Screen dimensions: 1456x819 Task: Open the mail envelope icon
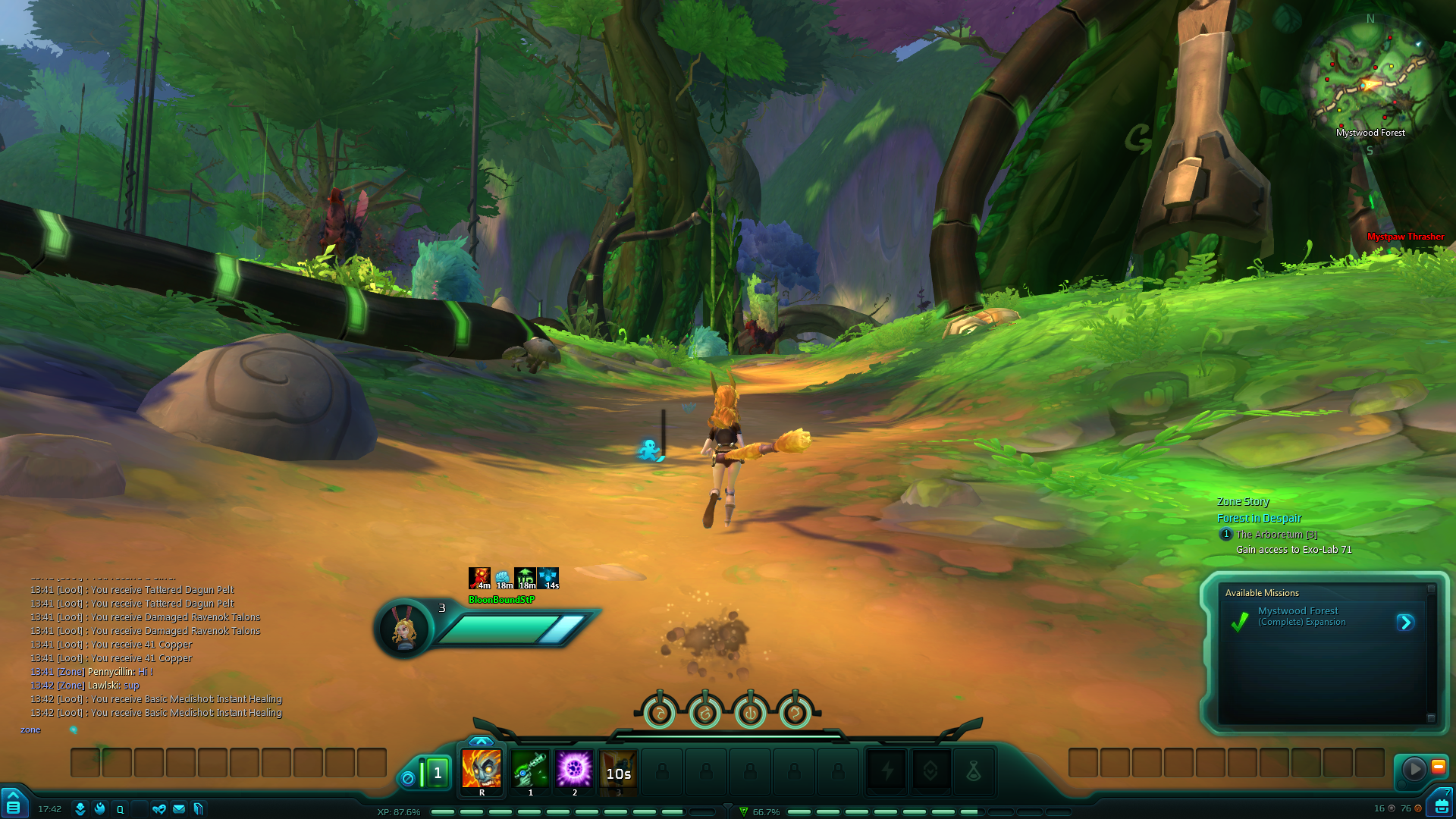click(179, 809)
